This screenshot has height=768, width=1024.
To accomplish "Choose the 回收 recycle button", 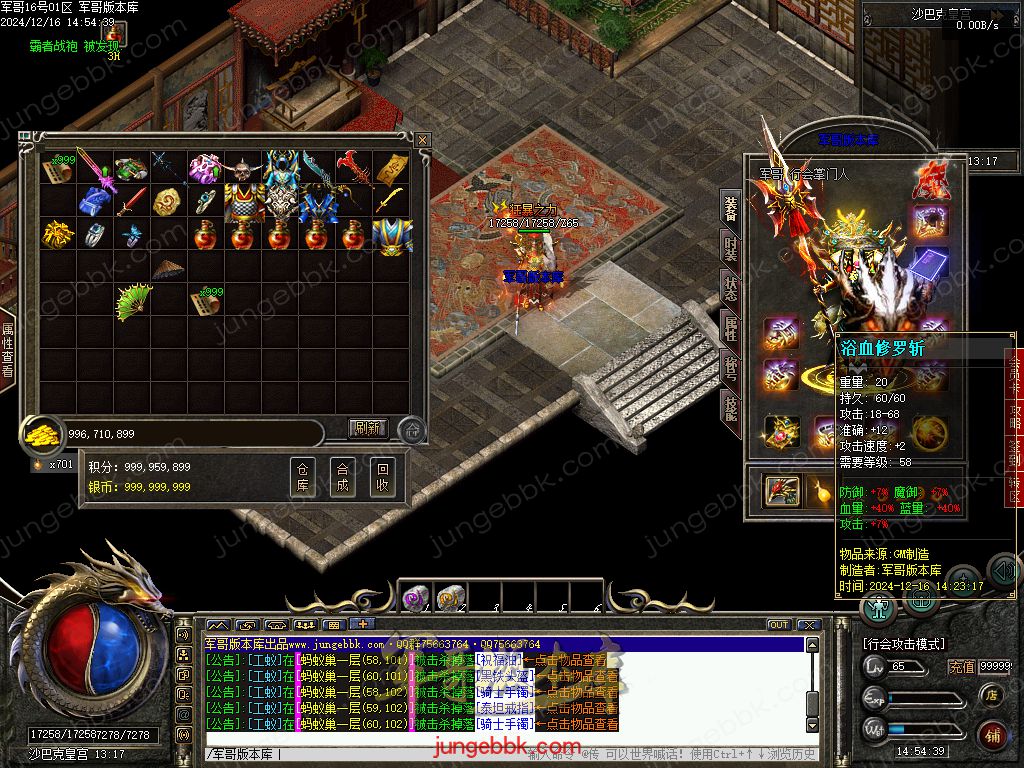I will 381,478.
